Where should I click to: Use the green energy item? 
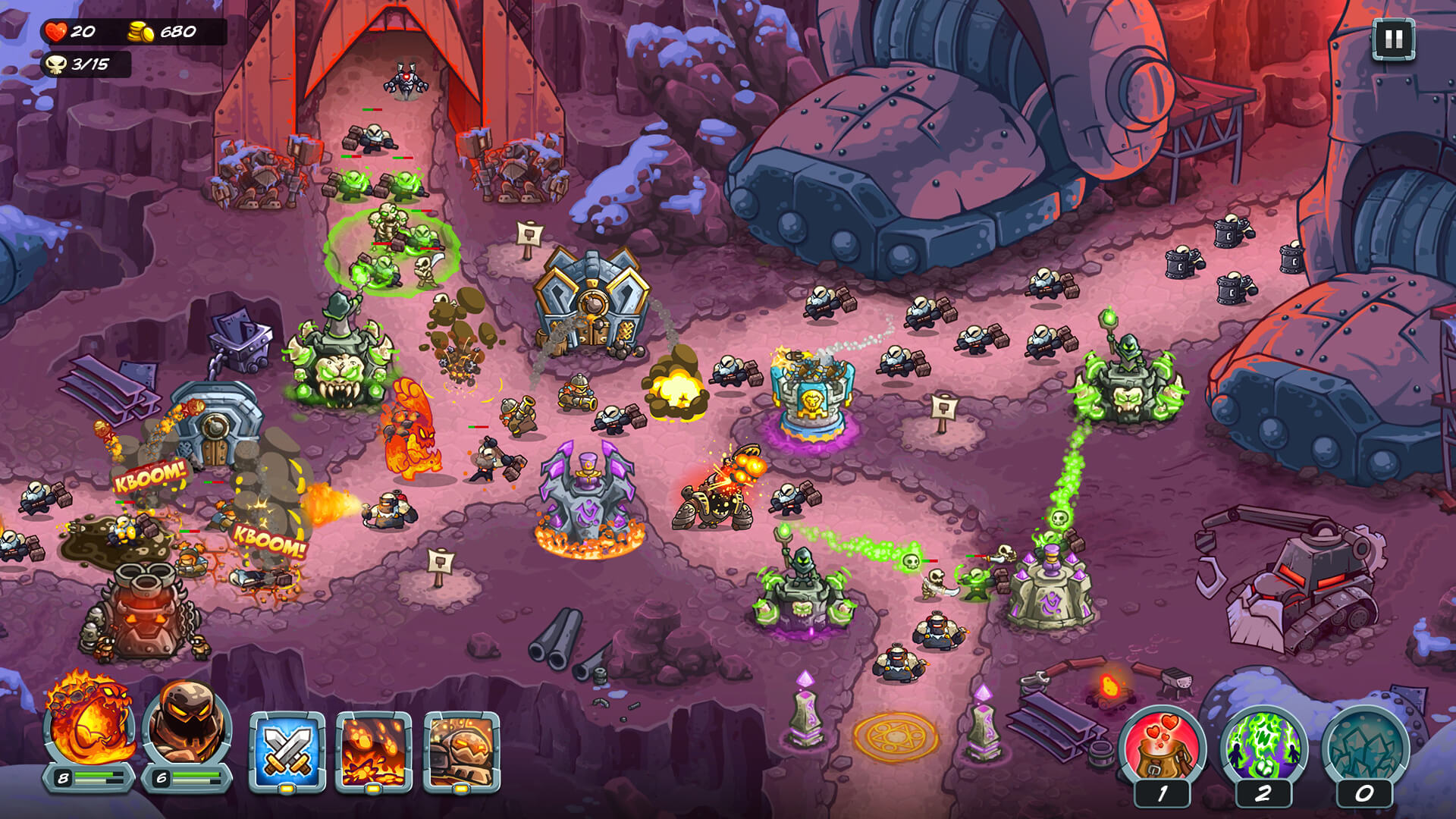[1263, 747]
